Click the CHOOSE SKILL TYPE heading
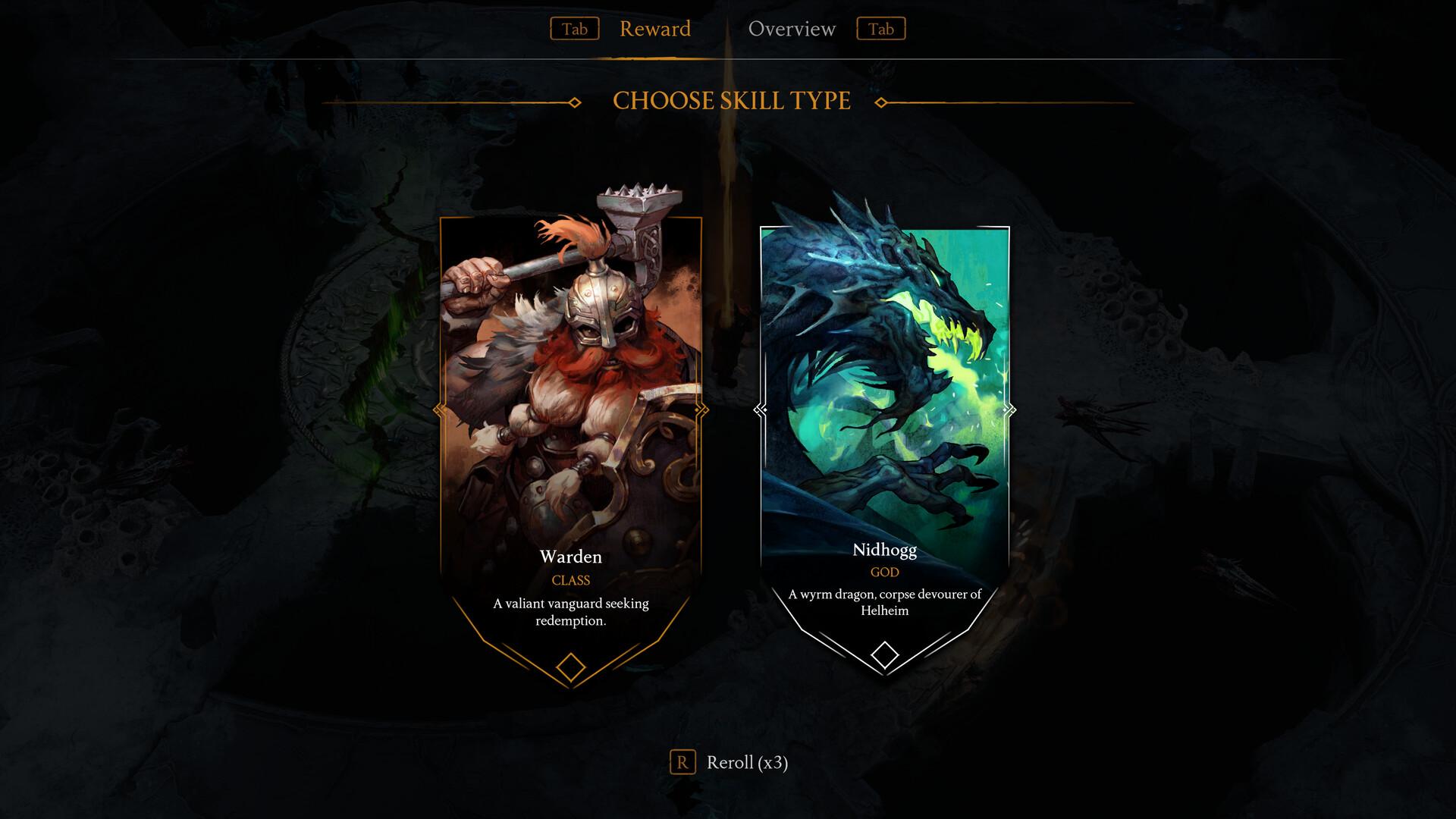This screenshot has width=1456, height=819. 732,99
